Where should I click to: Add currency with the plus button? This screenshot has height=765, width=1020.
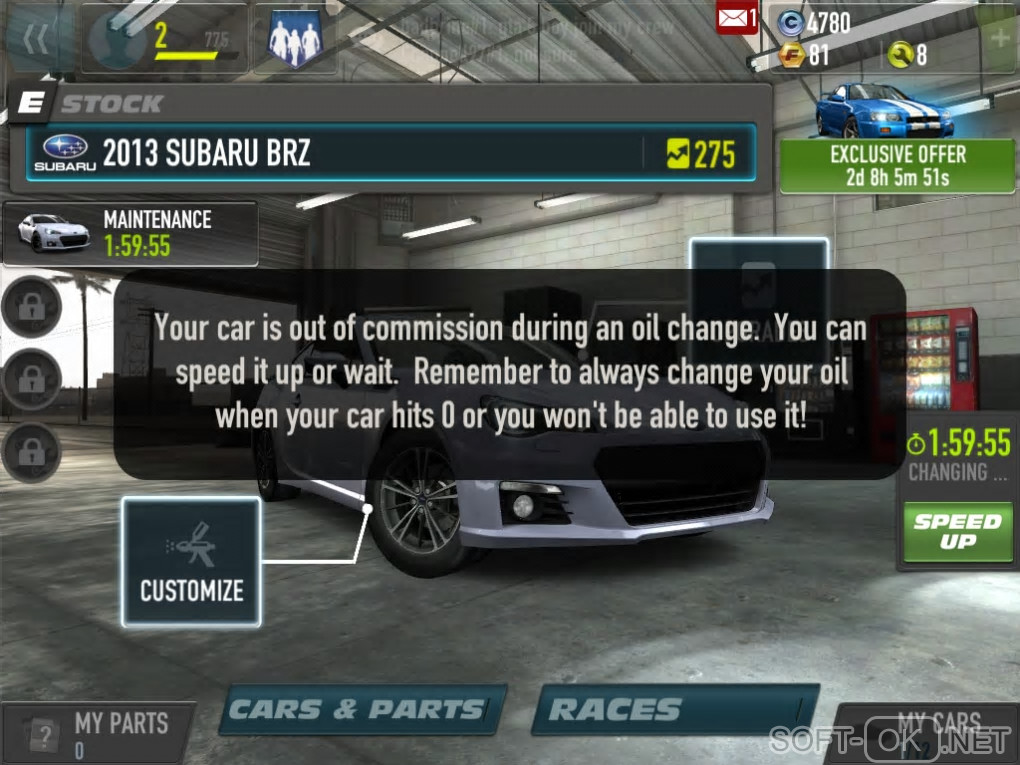(x=998, y=39)
